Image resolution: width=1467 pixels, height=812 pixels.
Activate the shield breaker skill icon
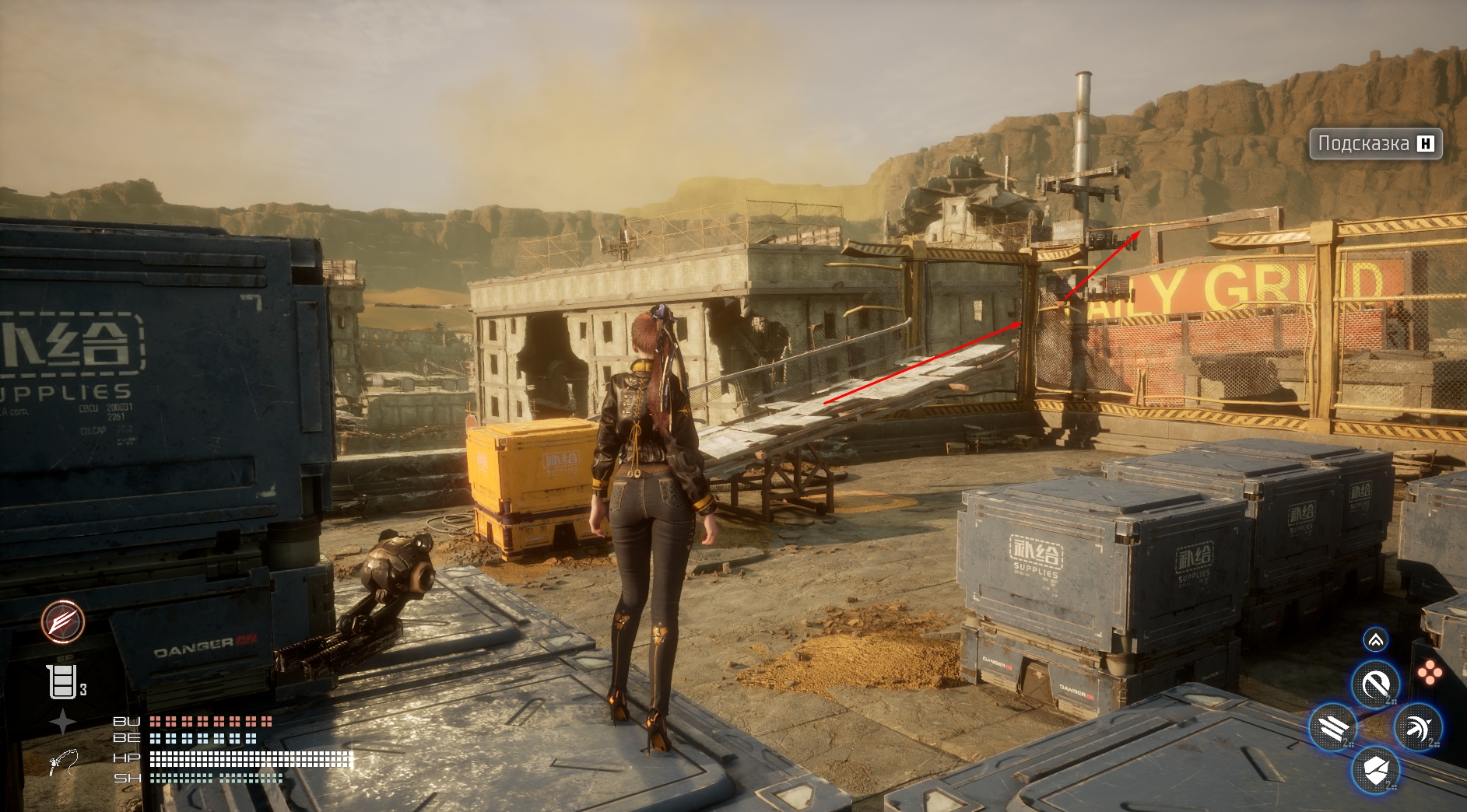[1376, 771]
